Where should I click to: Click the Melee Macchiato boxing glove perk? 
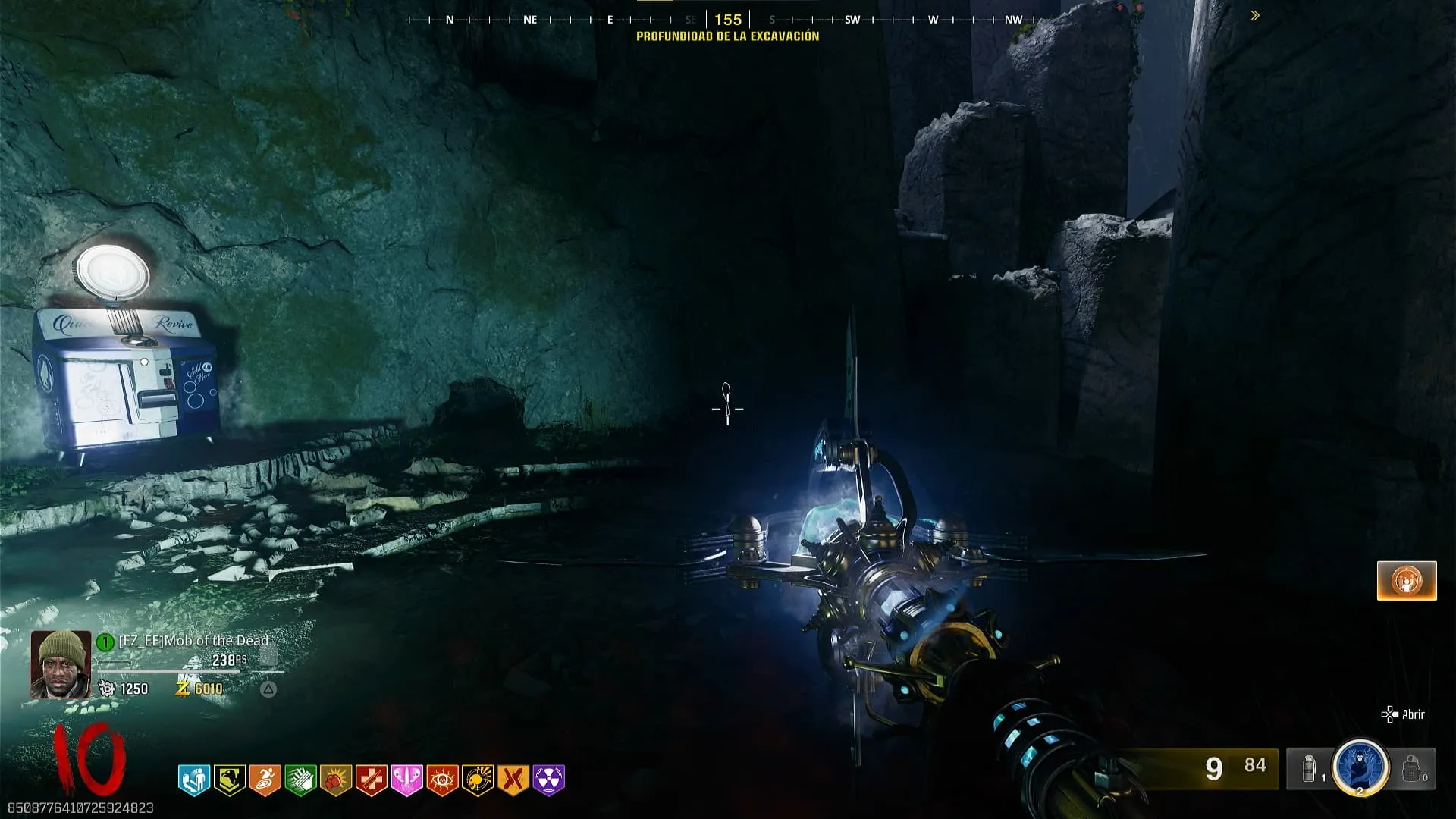point(336,780)
